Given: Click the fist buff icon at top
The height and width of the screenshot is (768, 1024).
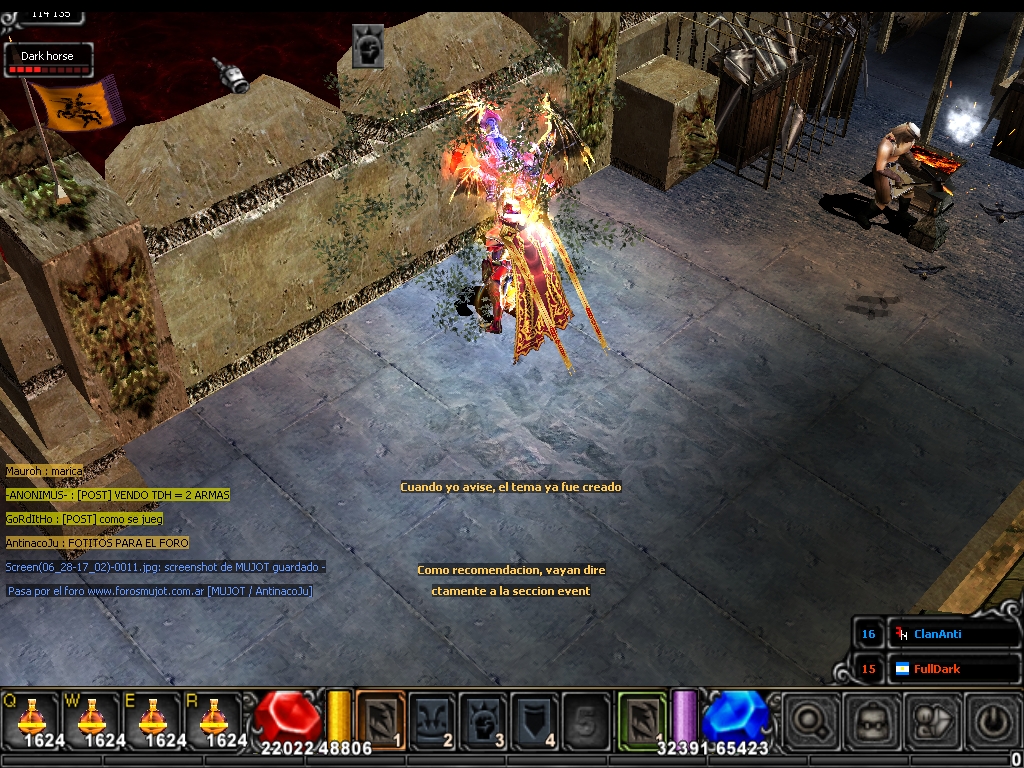Looking at the screenshot, I should 368,46.
